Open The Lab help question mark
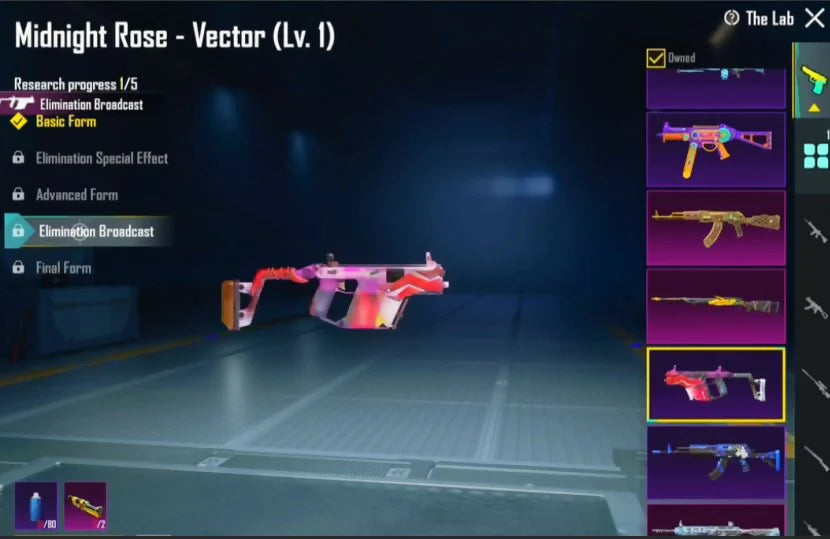This screenshot has width=830, height=539. click(x=731, y=18)
